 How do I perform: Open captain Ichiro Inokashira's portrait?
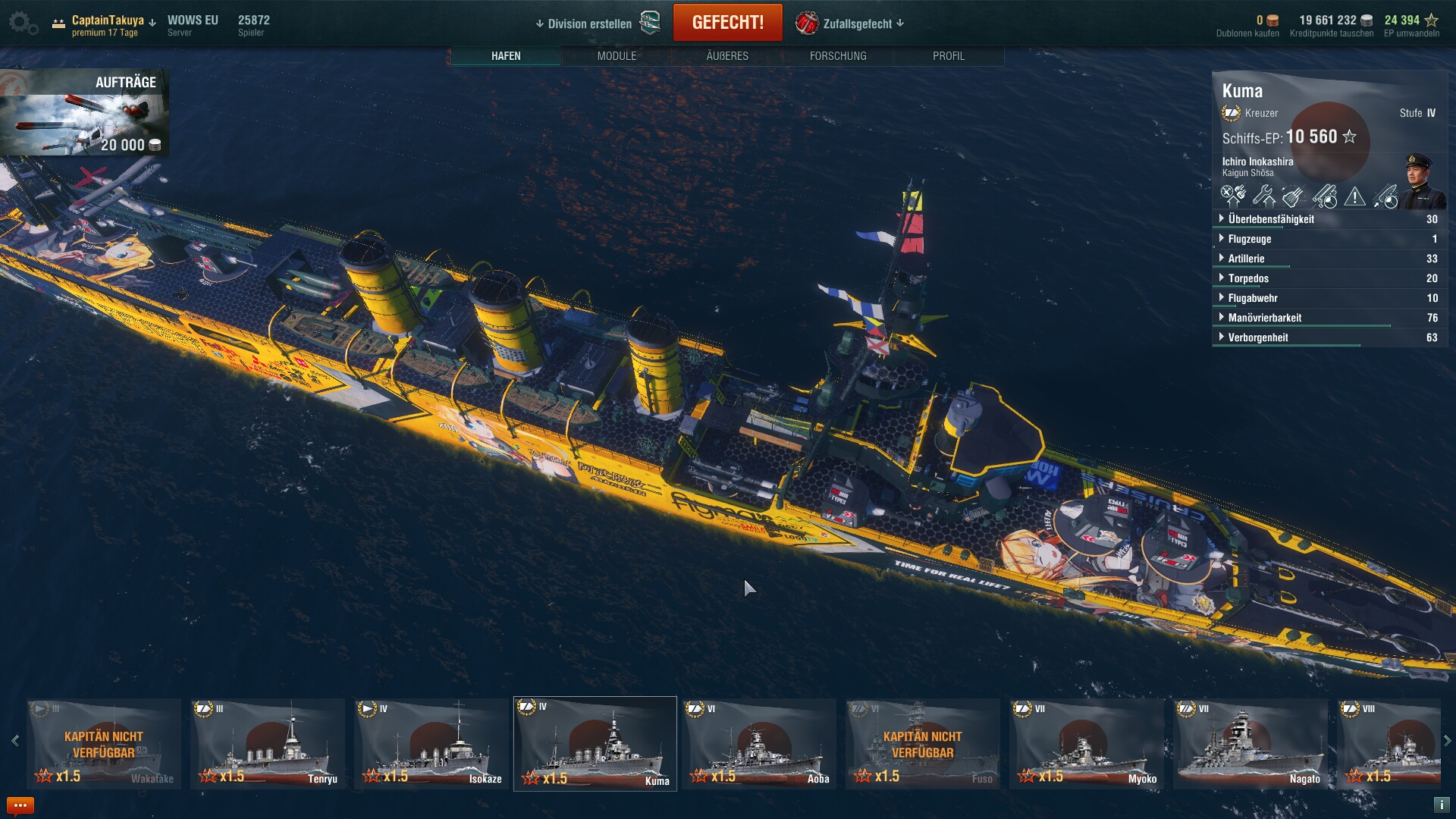pos(1423,180)
